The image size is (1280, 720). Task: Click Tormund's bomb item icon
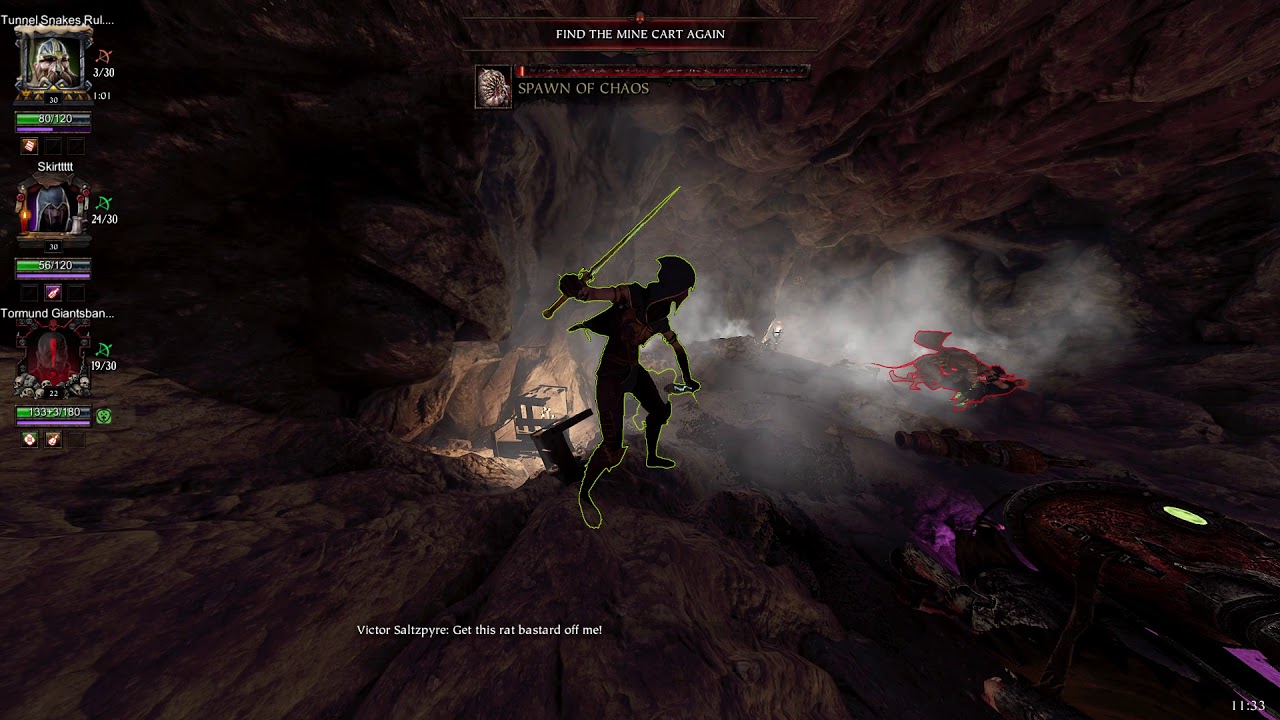(x=53, y=439)
